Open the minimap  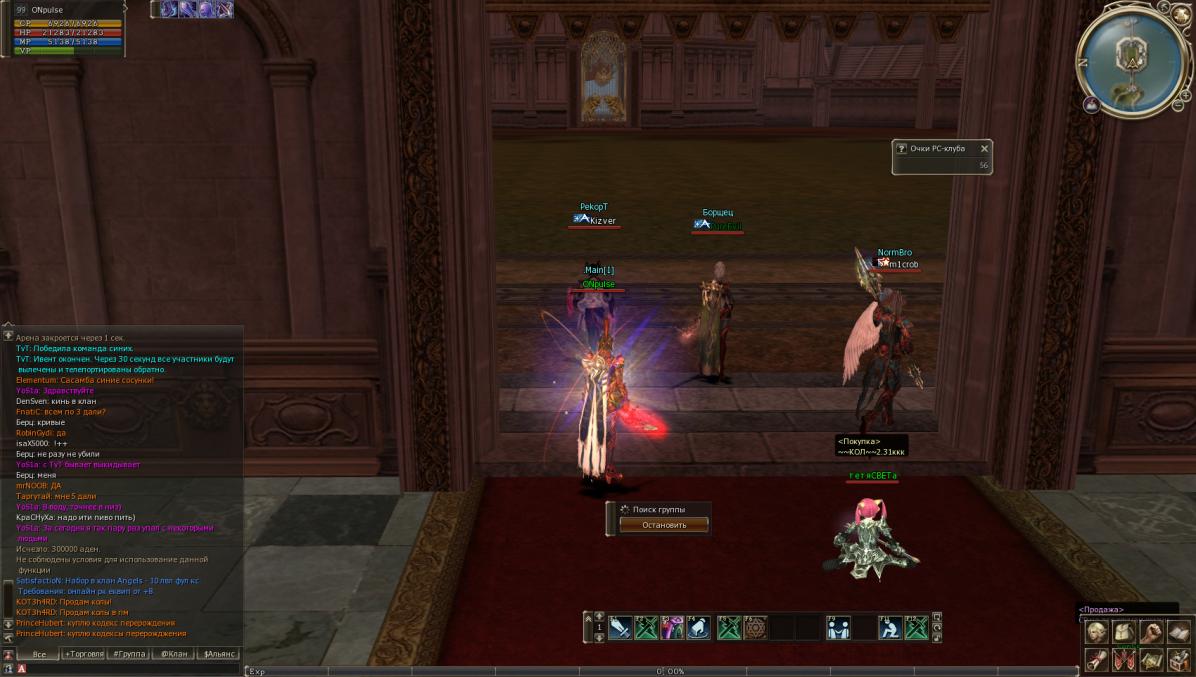pyautogui.click(x=1132, y=58)
